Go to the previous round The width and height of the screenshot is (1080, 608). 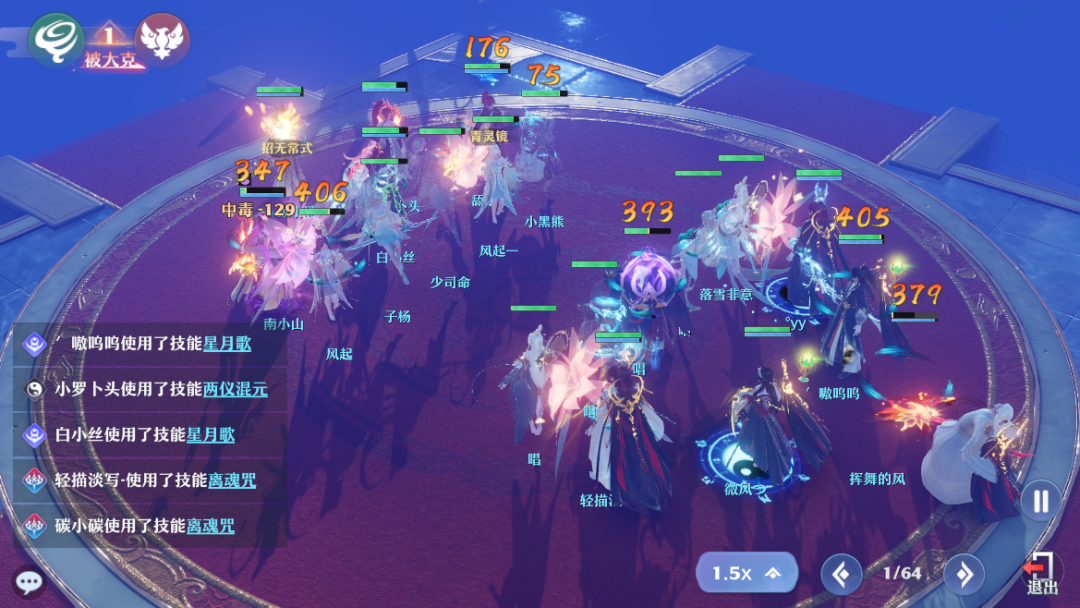pos(841,574)
